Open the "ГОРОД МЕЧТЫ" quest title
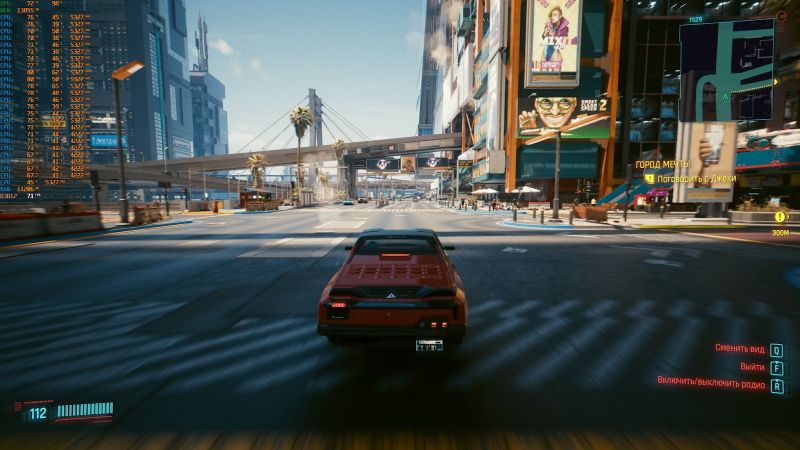 (664, 163)
